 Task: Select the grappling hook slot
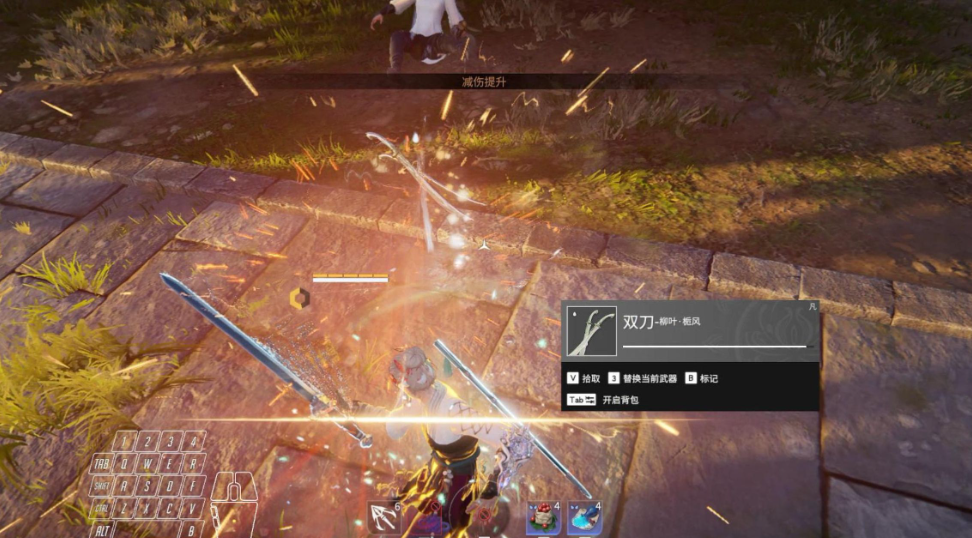[x=384, y=517]
